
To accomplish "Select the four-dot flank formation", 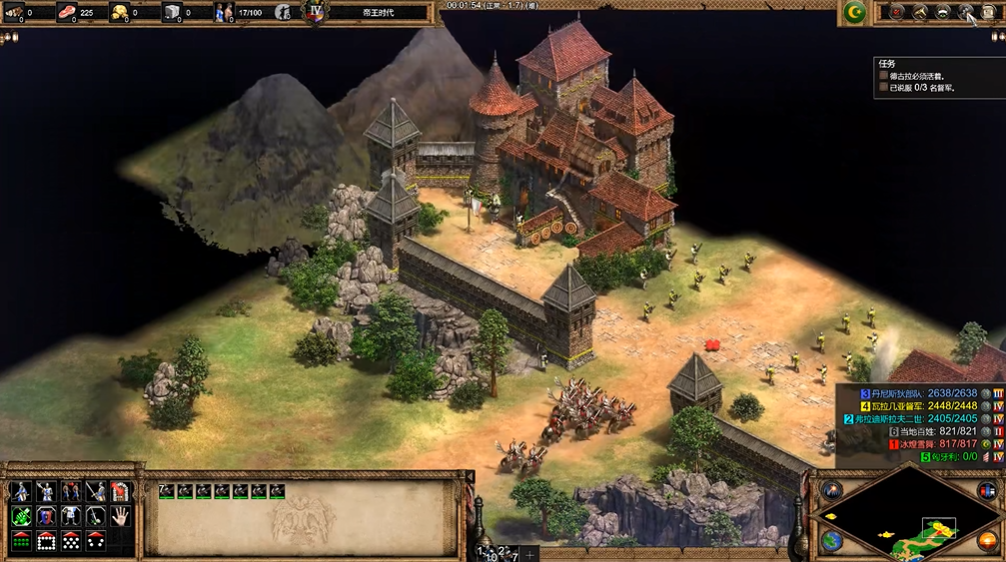I will 96,541.
